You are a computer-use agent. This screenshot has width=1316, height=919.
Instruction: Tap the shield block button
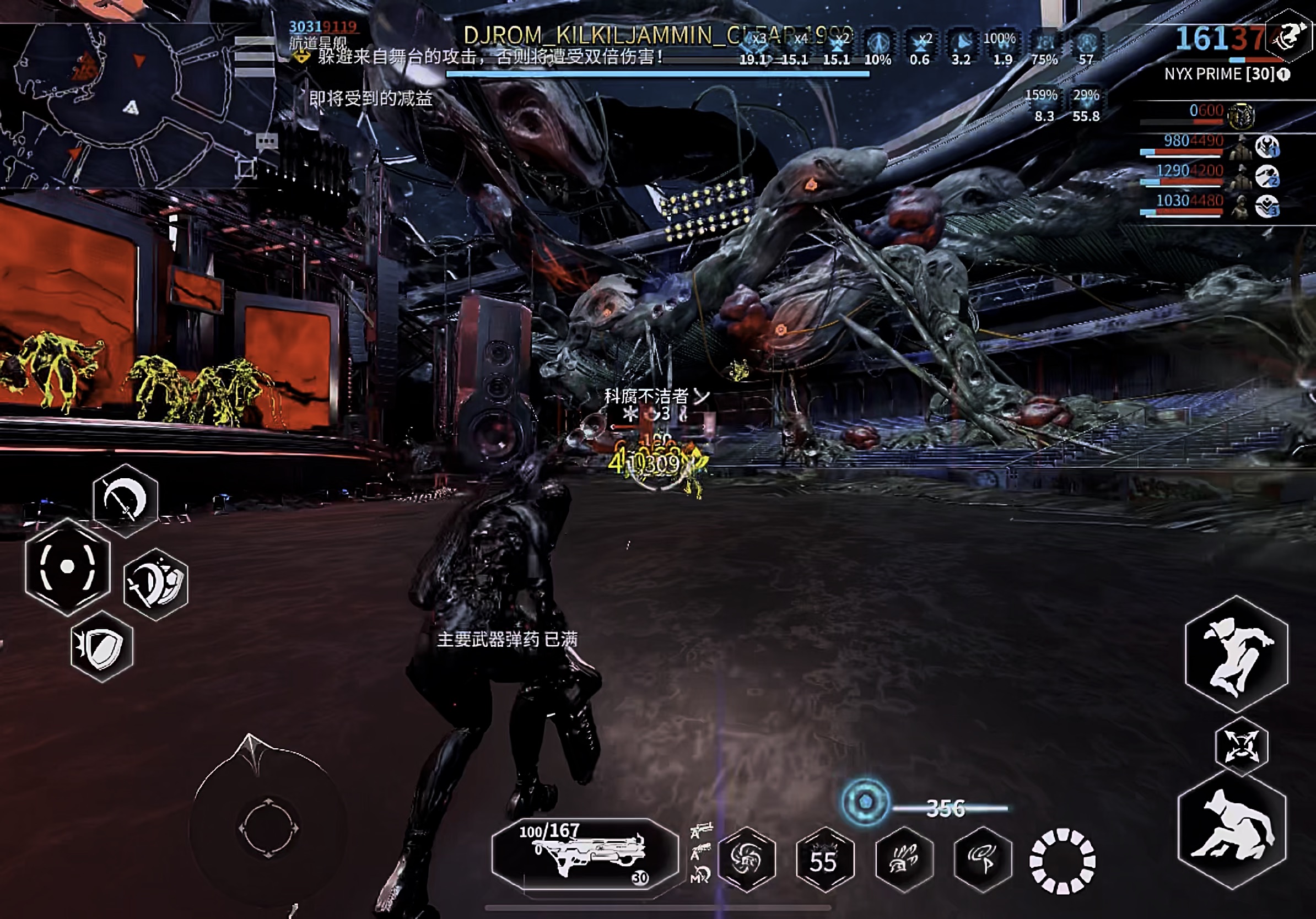coord(102,646)
